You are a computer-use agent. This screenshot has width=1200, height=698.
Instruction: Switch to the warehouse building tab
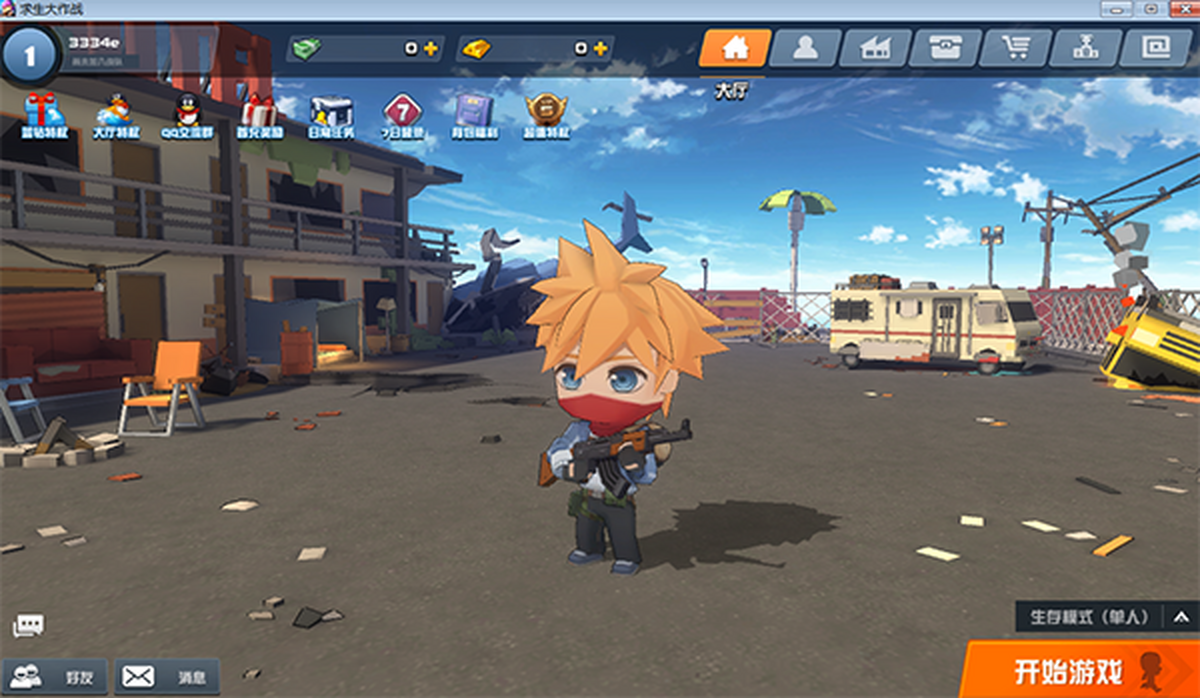pos(875,48)
